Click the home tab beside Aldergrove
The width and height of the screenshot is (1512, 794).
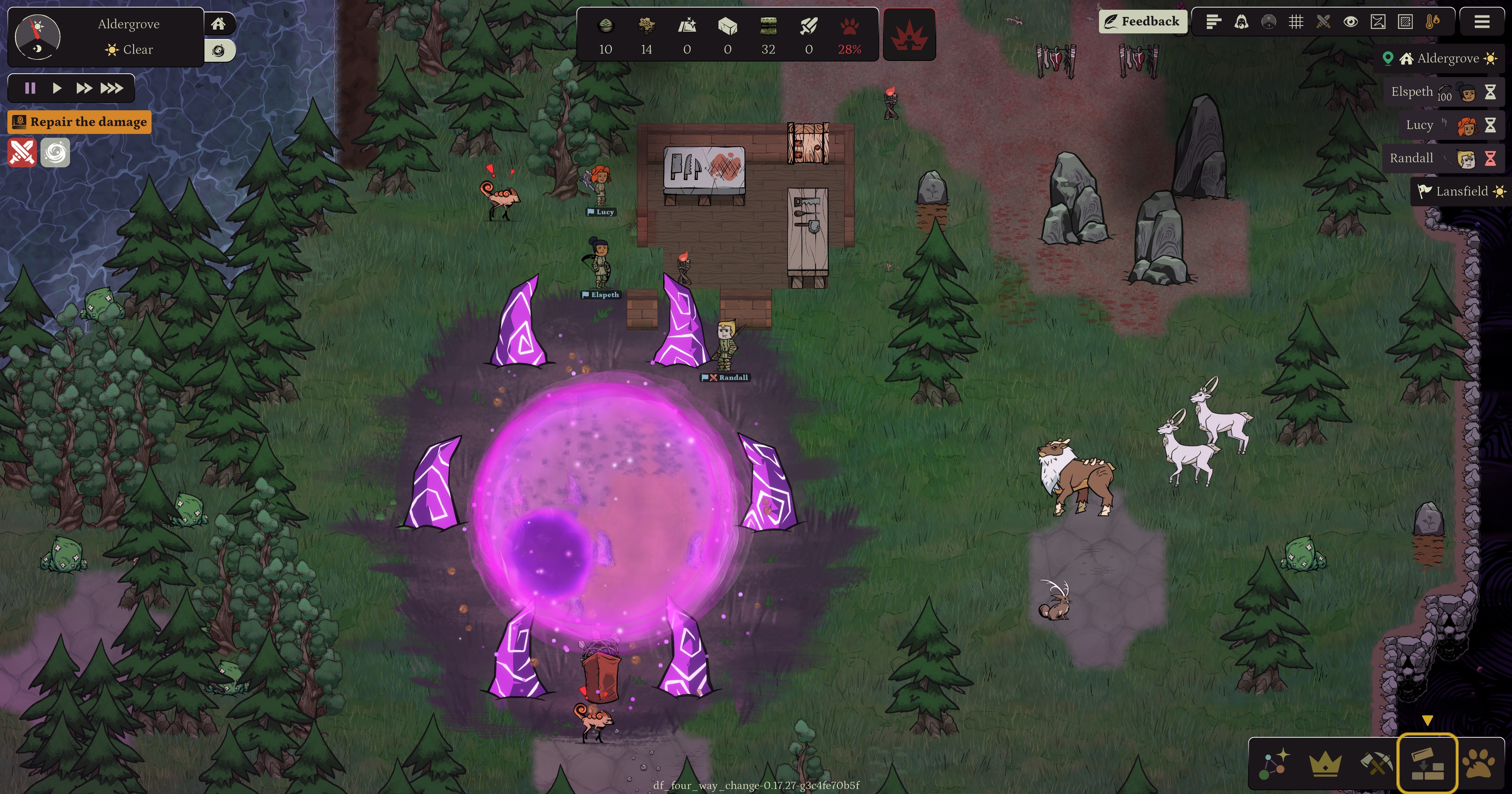click(218, 24)
